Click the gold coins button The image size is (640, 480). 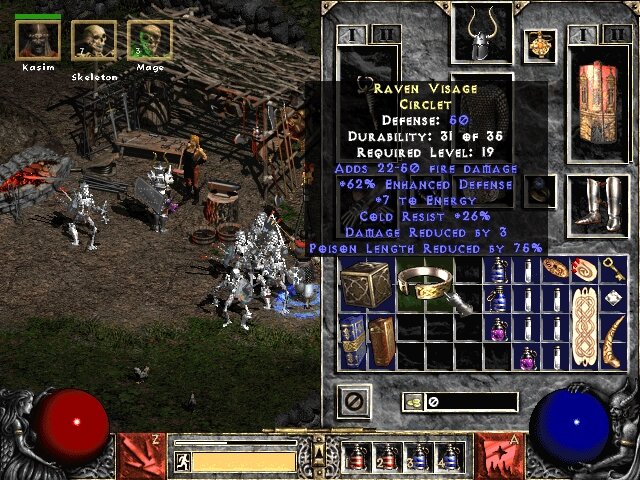click(x=411, y=402)
